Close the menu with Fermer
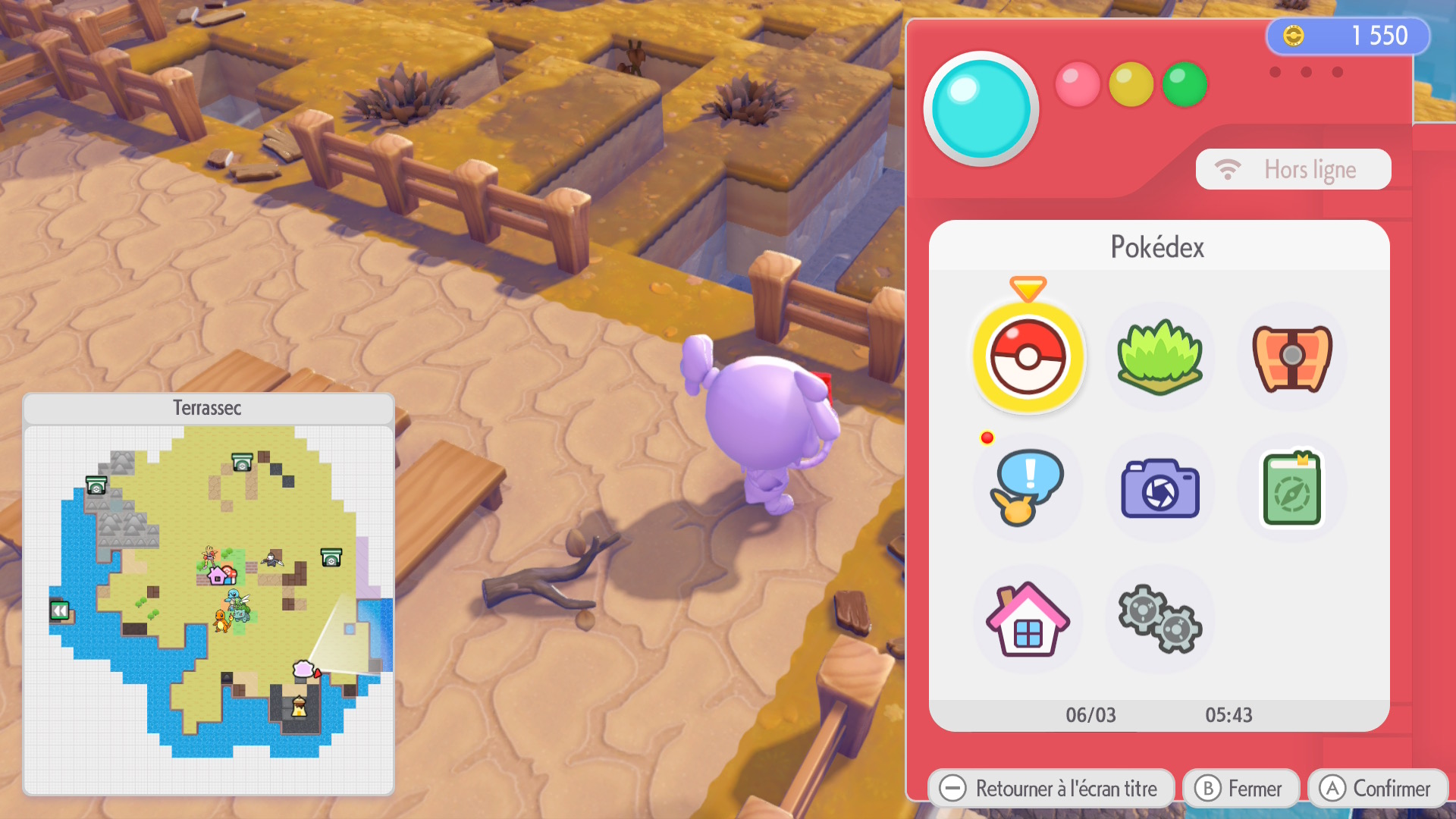The image size is (1456, 819). click(1241, 789)
